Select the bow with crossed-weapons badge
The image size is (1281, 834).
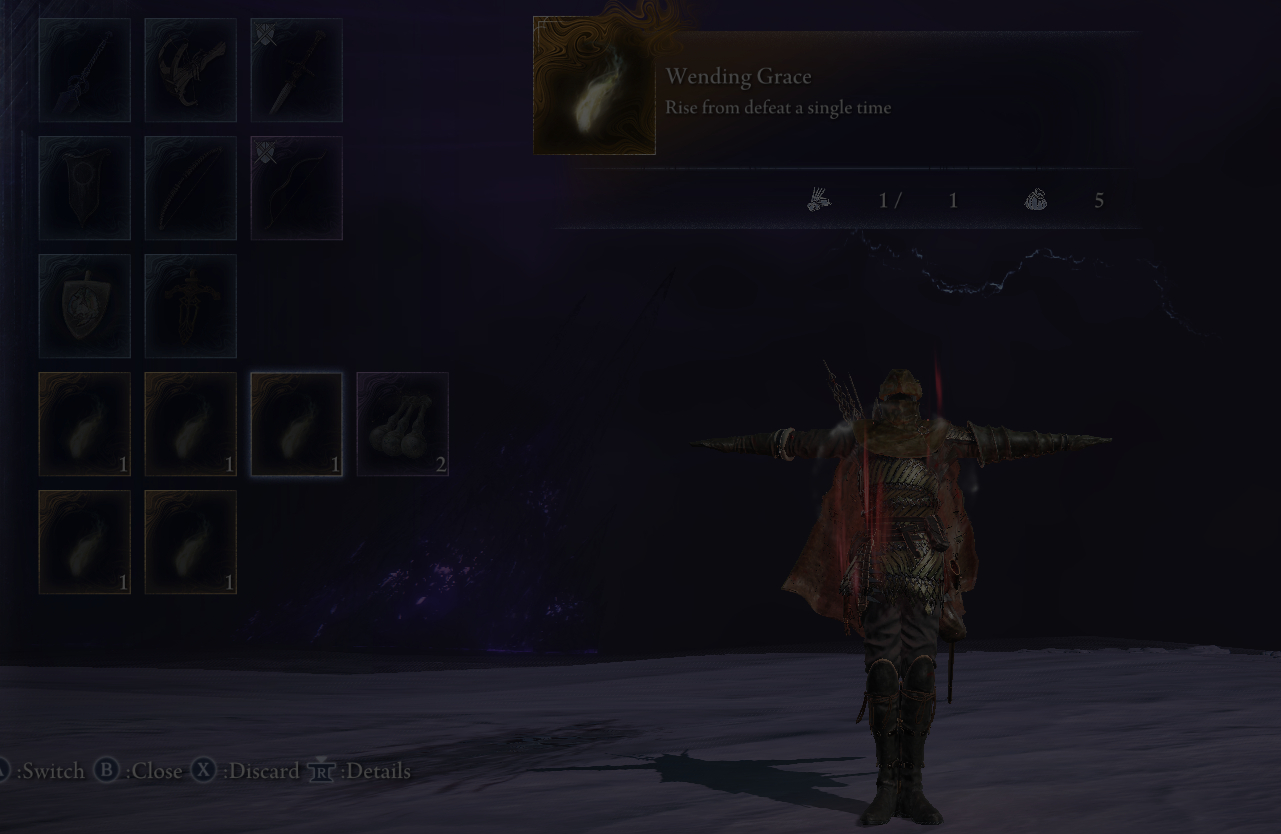pyautogui.click(x=297, y=188)
